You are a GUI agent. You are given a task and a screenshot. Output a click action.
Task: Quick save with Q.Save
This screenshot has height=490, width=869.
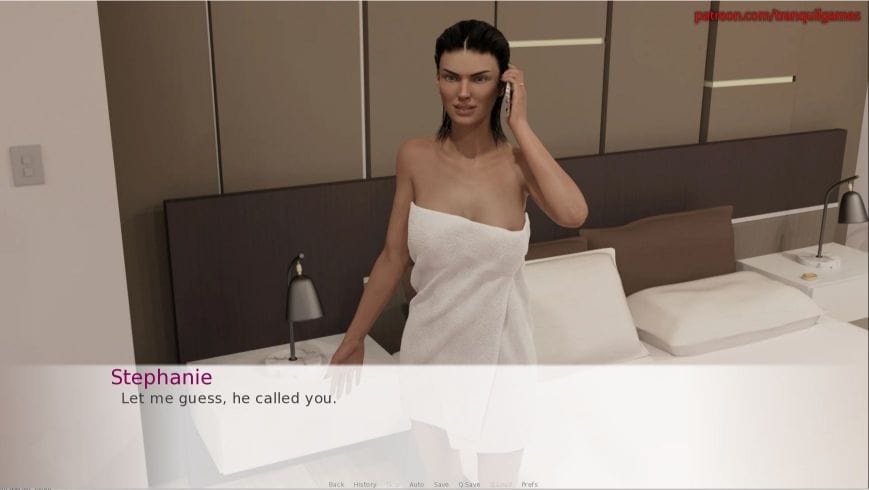(x=469, y=485)
